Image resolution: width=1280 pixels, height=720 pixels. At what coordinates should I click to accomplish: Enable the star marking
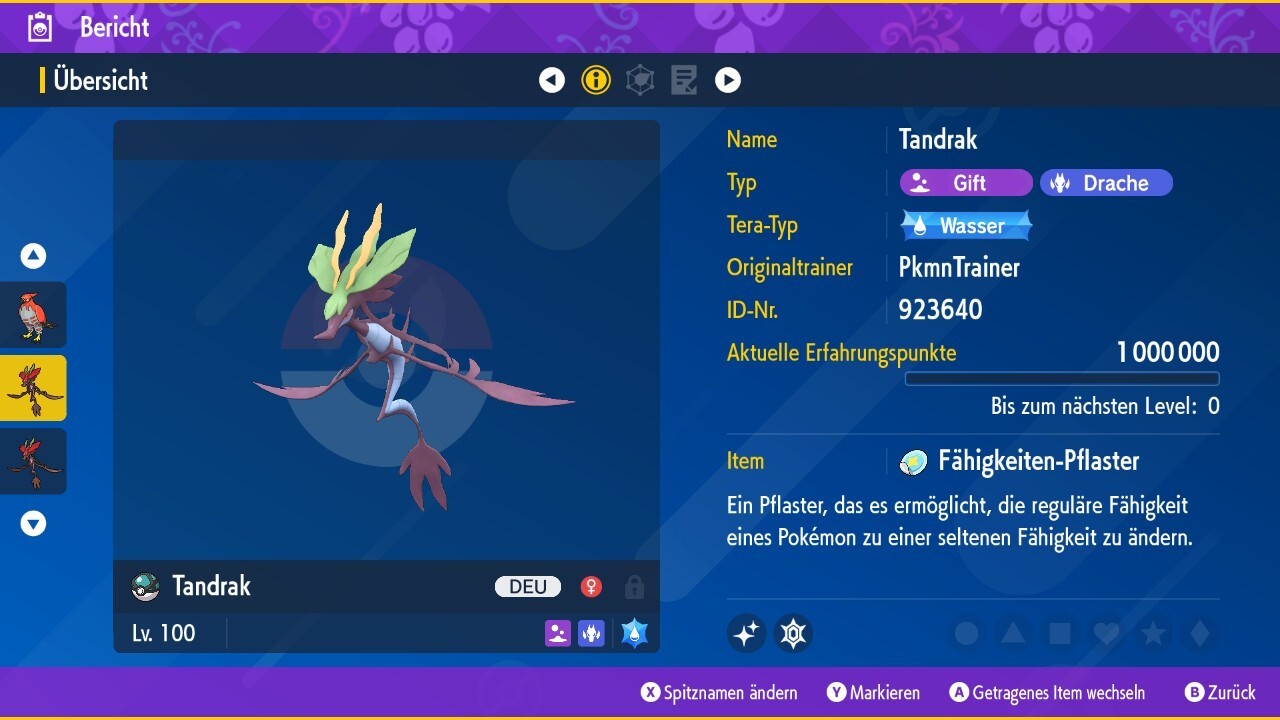(x=1152, y=633)
